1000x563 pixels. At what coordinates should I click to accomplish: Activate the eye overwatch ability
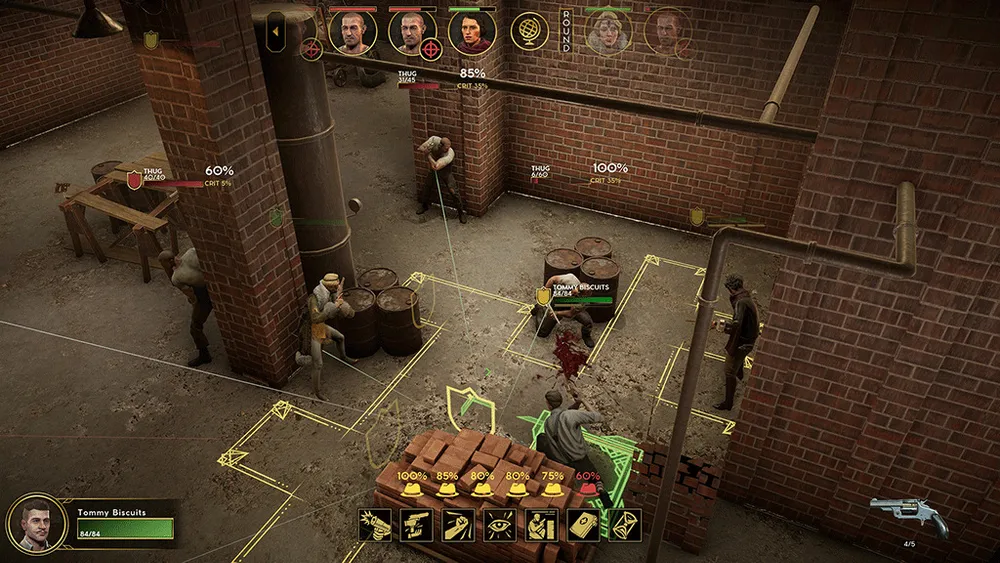[x=499, y=524]
